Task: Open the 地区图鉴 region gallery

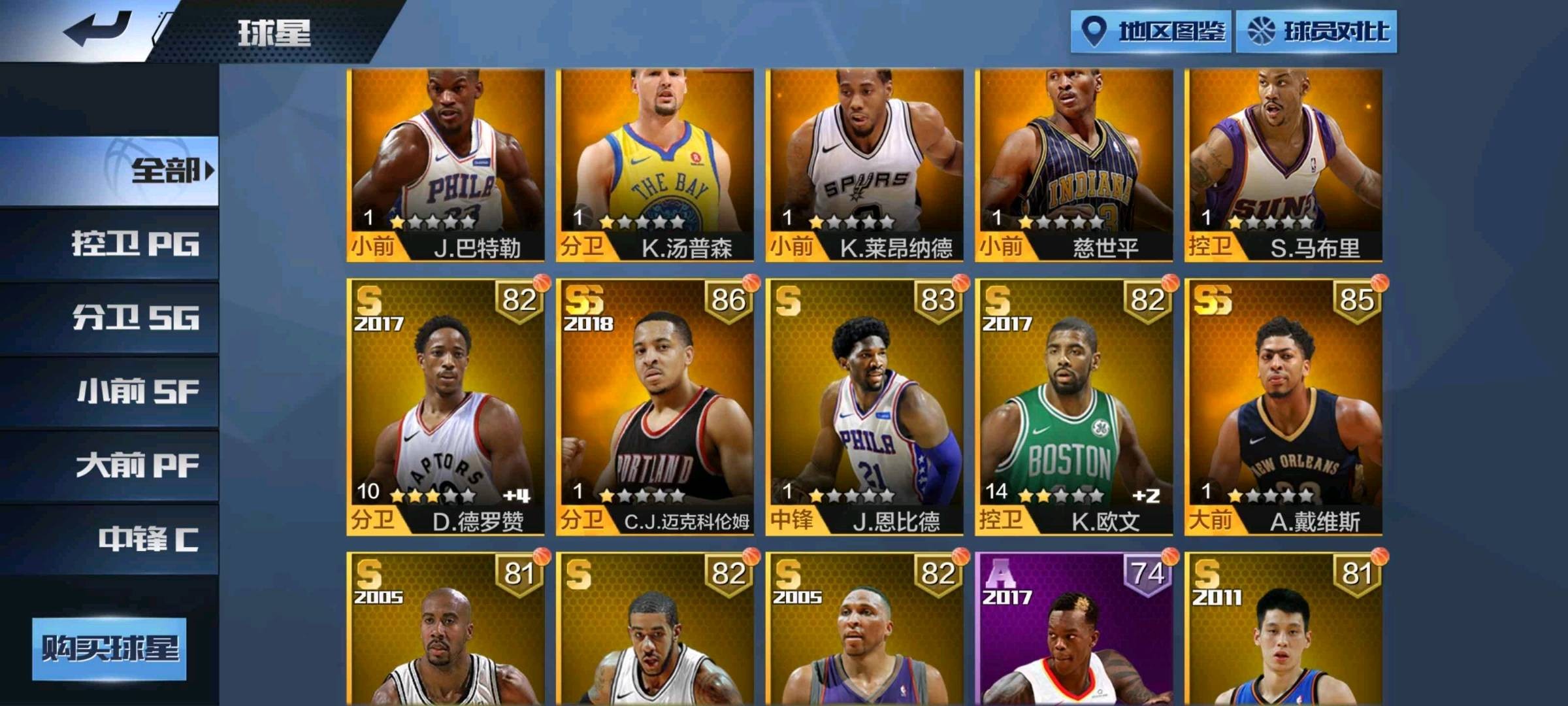Action: (x=1151, y=31)
